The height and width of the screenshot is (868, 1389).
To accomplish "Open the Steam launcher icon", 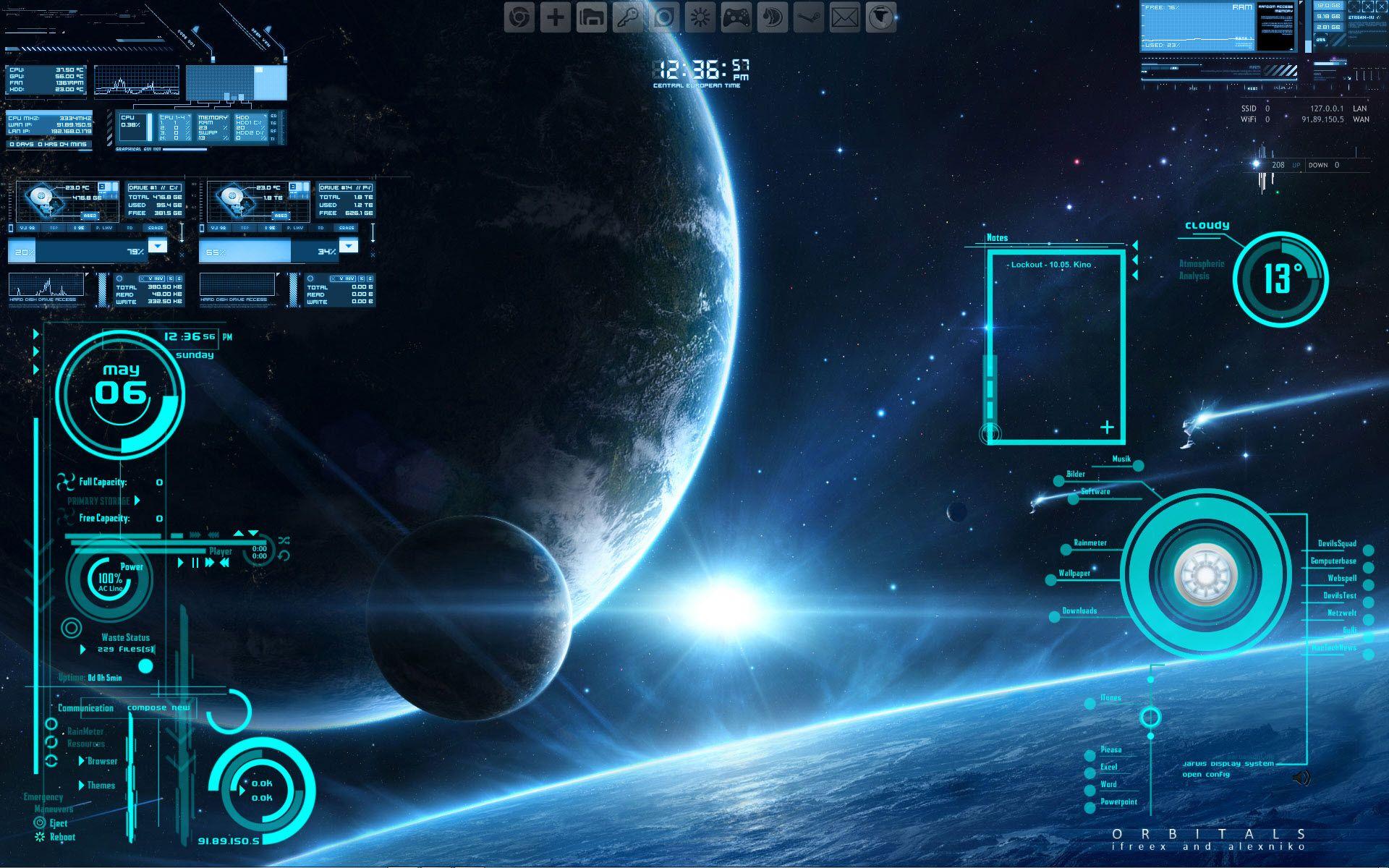I will [x=809, y=18].
